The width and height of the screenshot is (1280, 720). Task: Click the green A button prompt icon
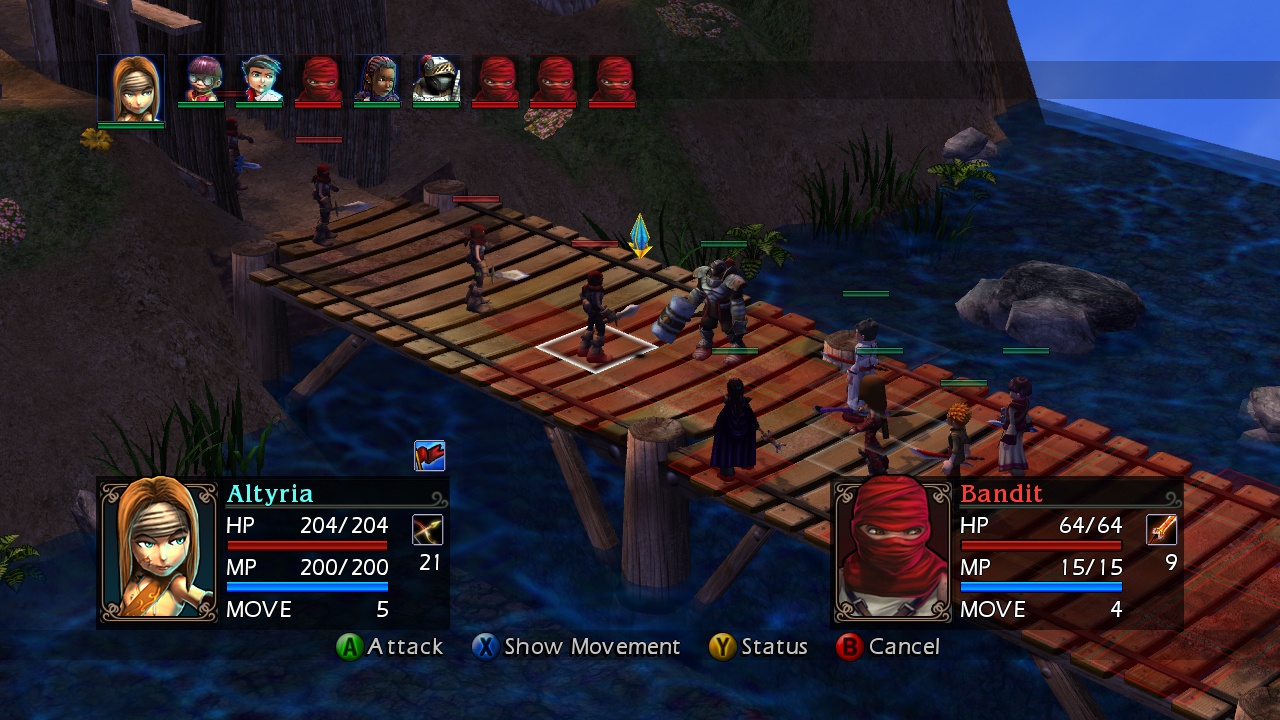(352, 647)
